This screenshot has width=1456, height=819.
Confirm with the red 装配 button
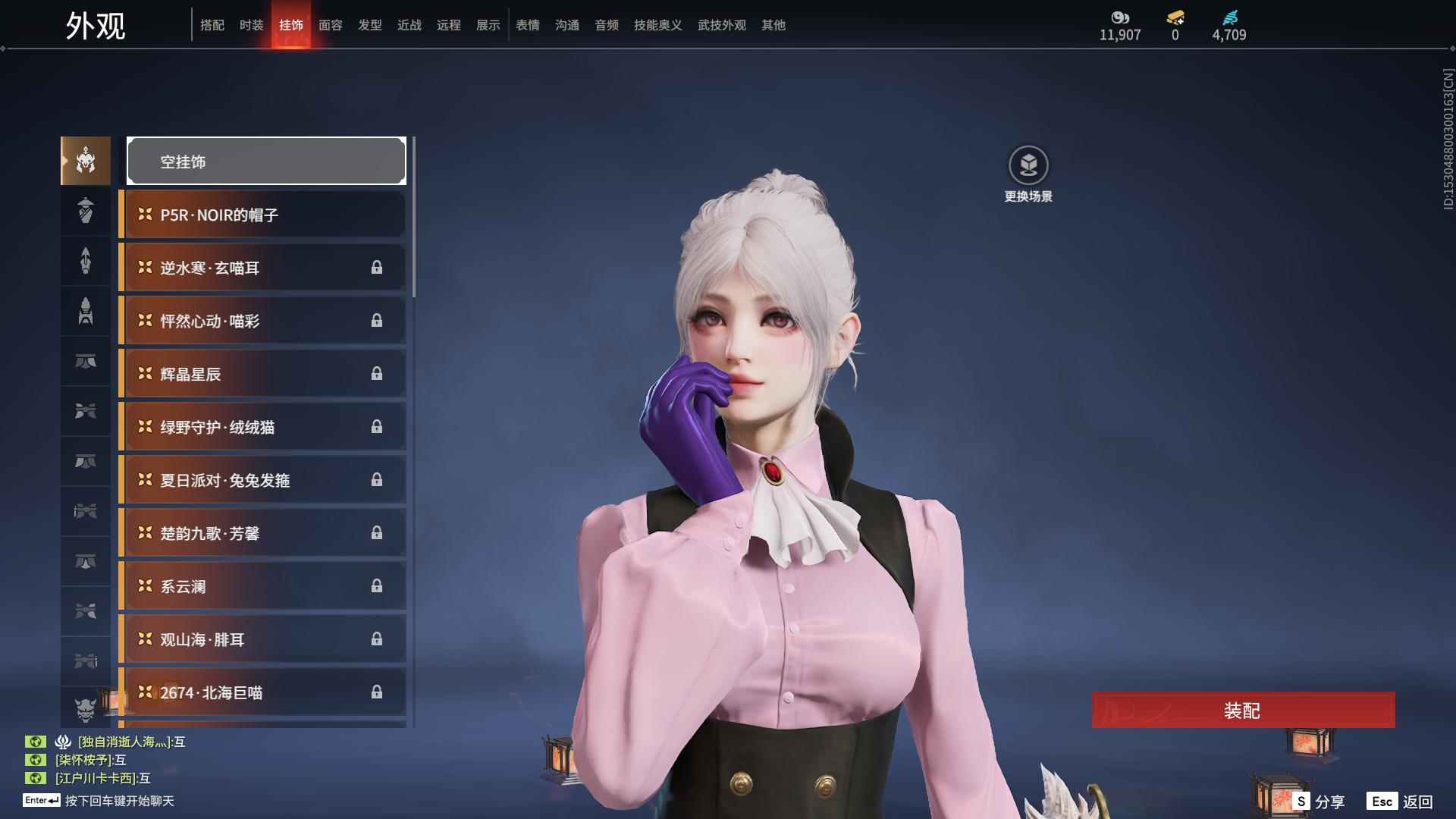[x=1243, y=711]
